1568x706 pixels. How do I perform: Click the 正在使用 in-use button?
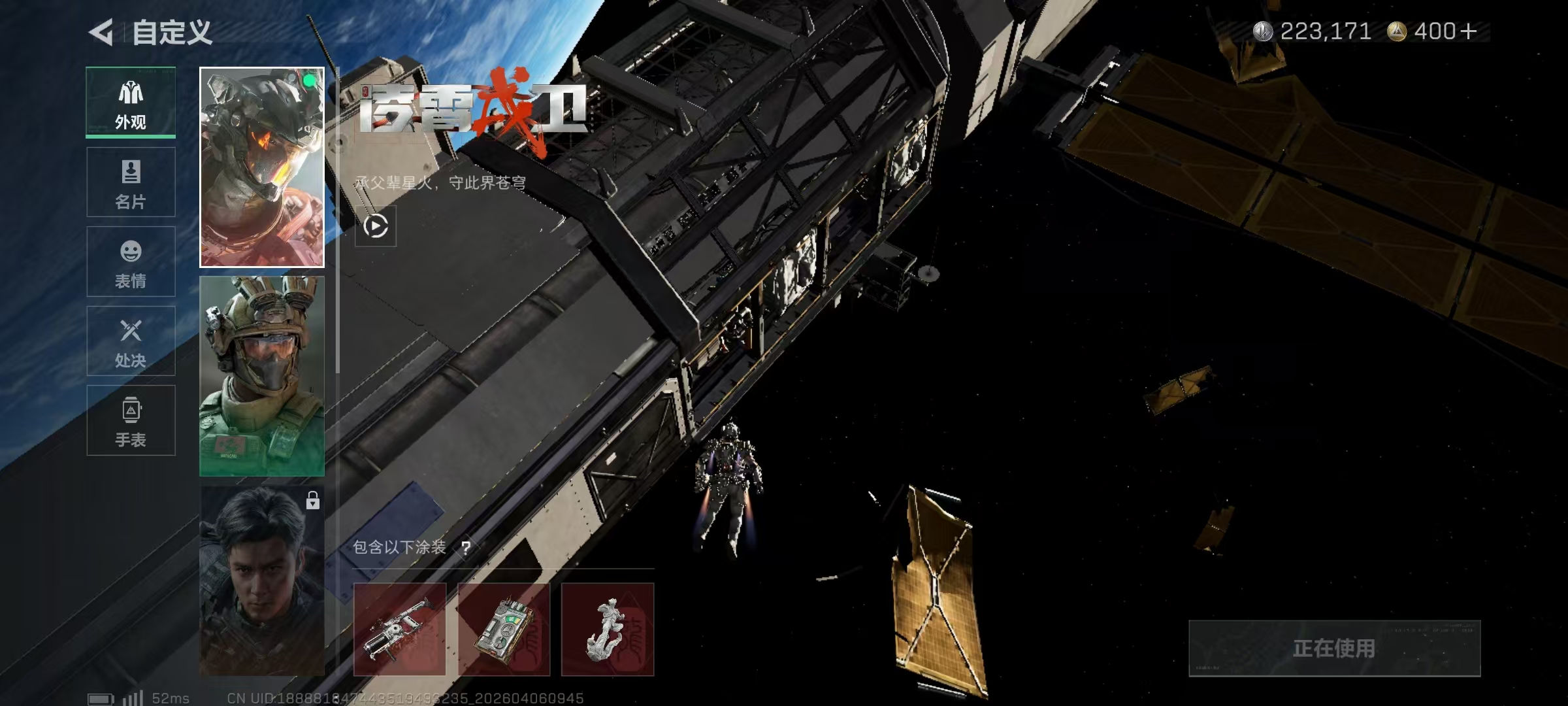click(1334, 648)
